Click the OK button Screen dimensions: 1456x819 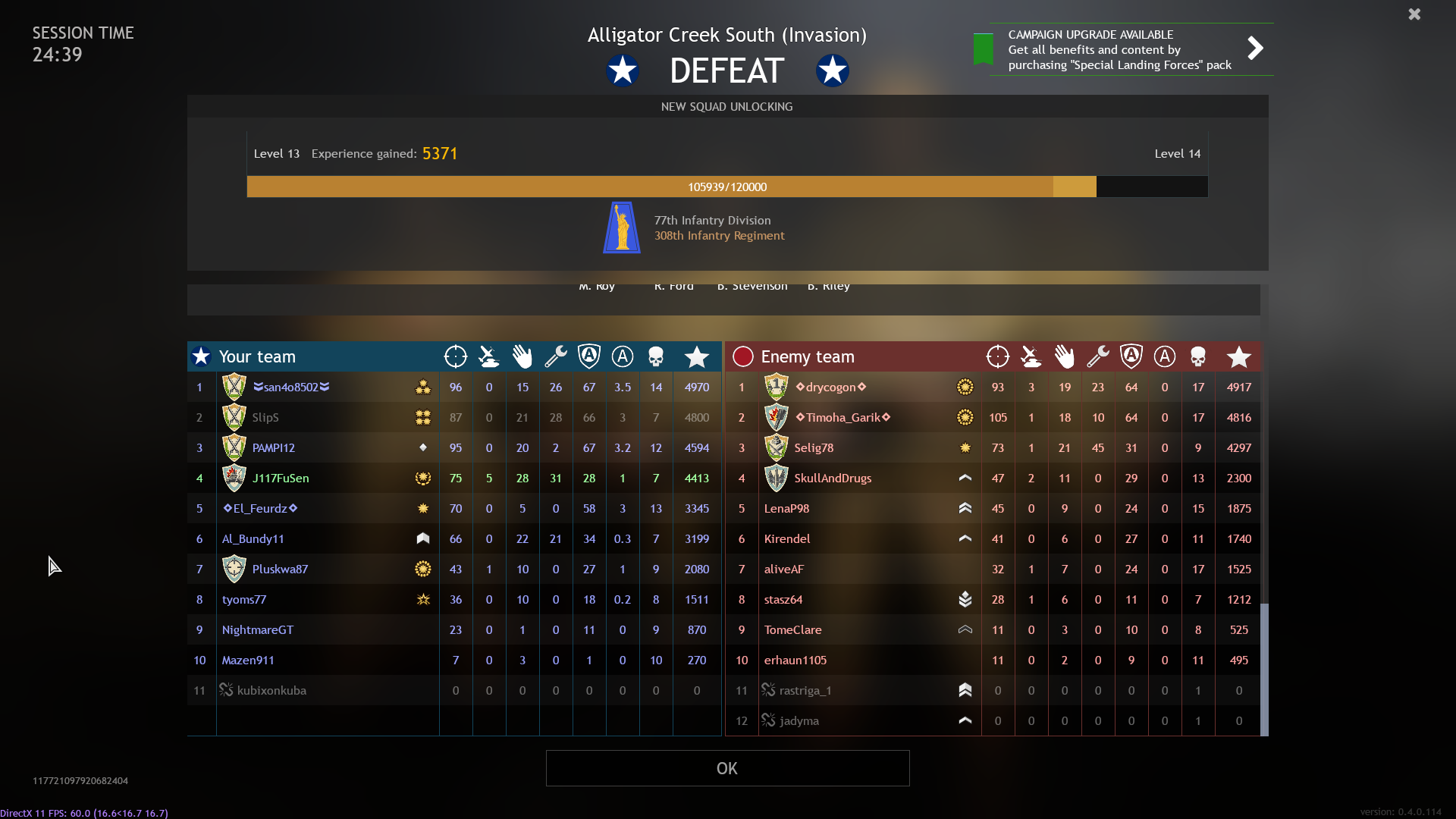point(726,768)
